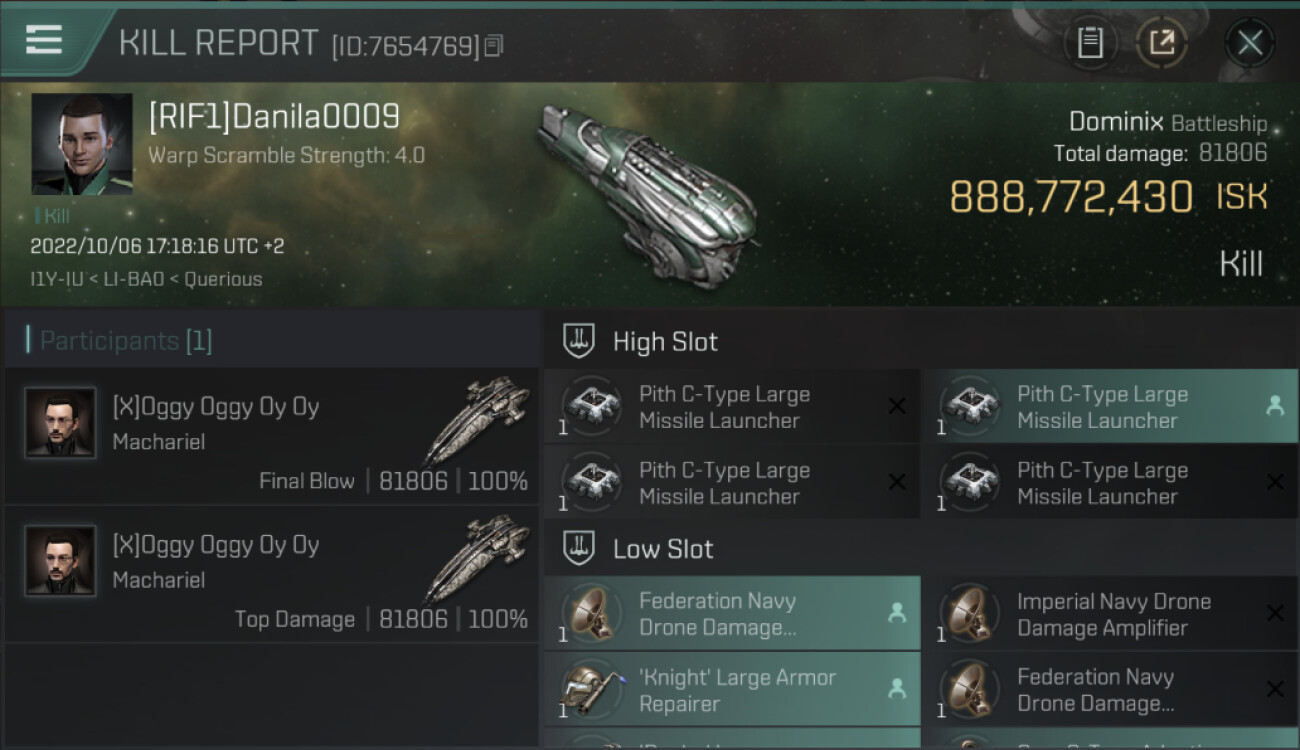
Task: Copy the kill report ID
Action: [494, 46]
